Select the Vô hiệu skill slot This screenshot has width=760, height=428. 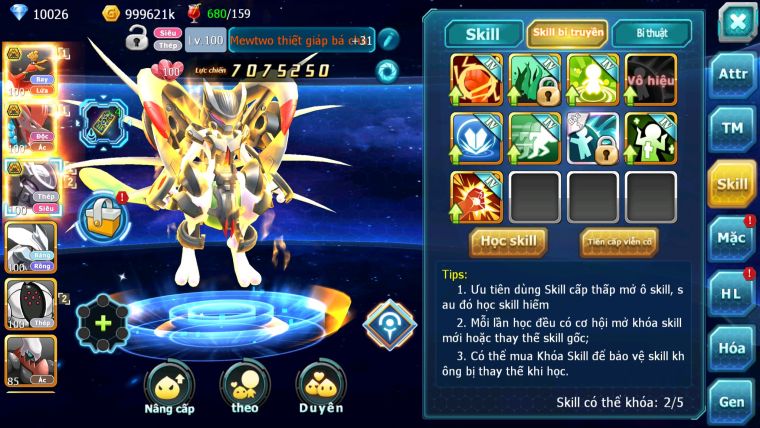[x=651, y=79]
